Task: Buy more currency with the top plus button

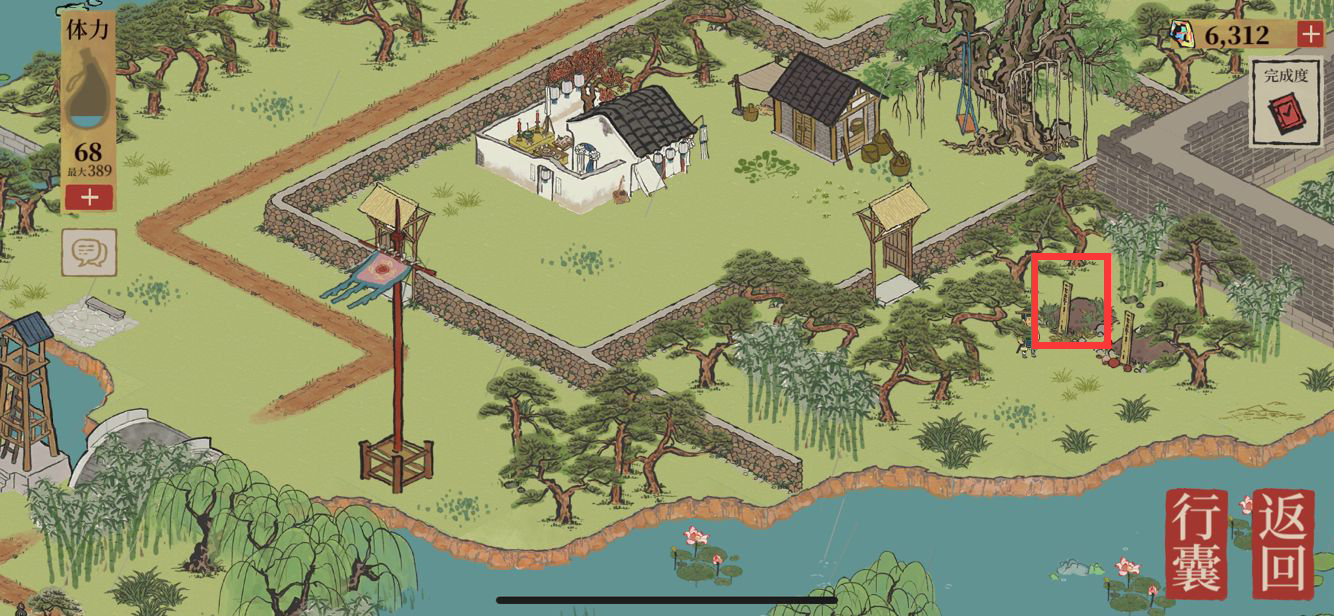Action: click(x=1309, y=34)
